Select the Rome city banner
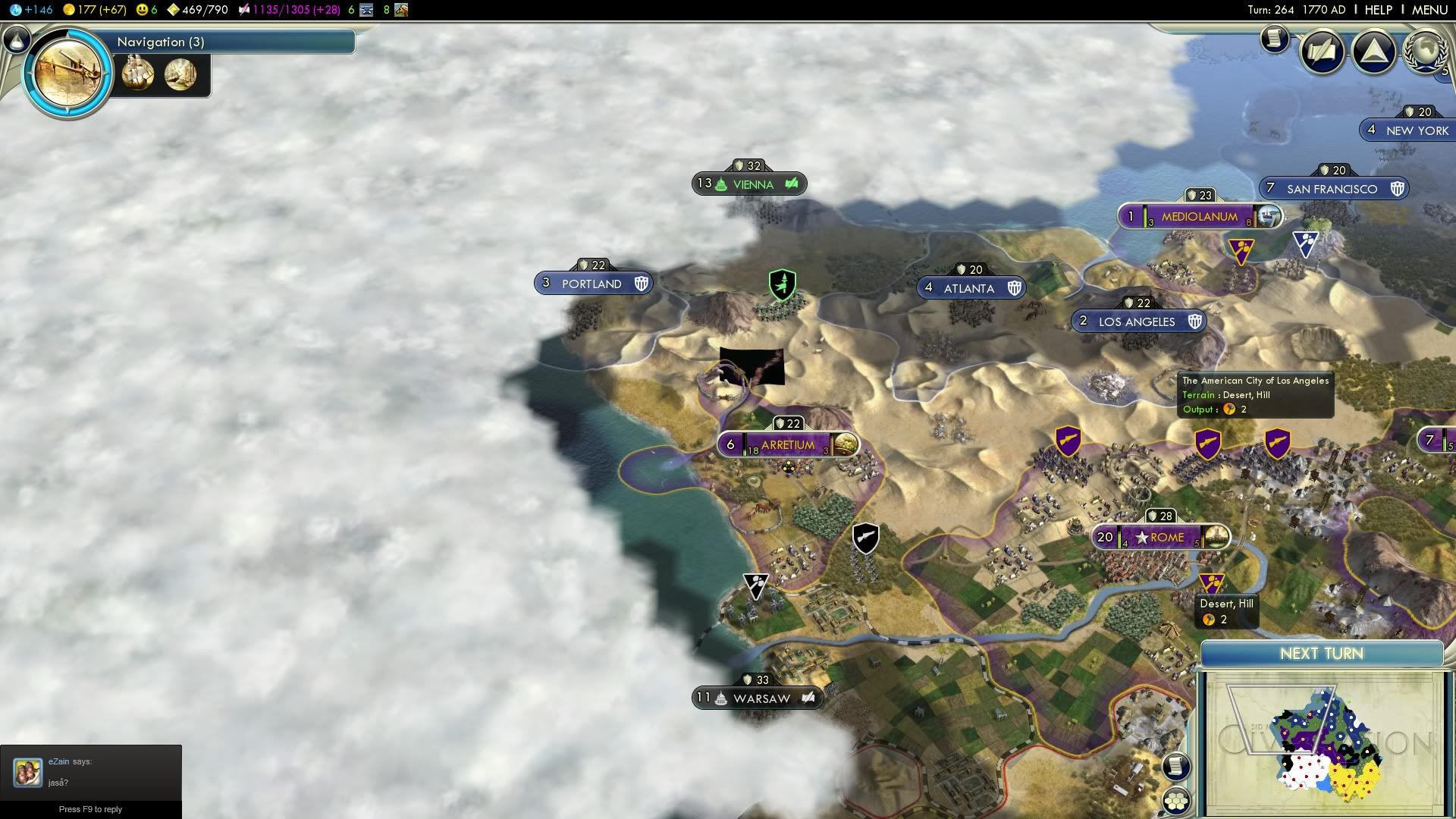This screenshot has width=1456, height=819. point(1160,537)
